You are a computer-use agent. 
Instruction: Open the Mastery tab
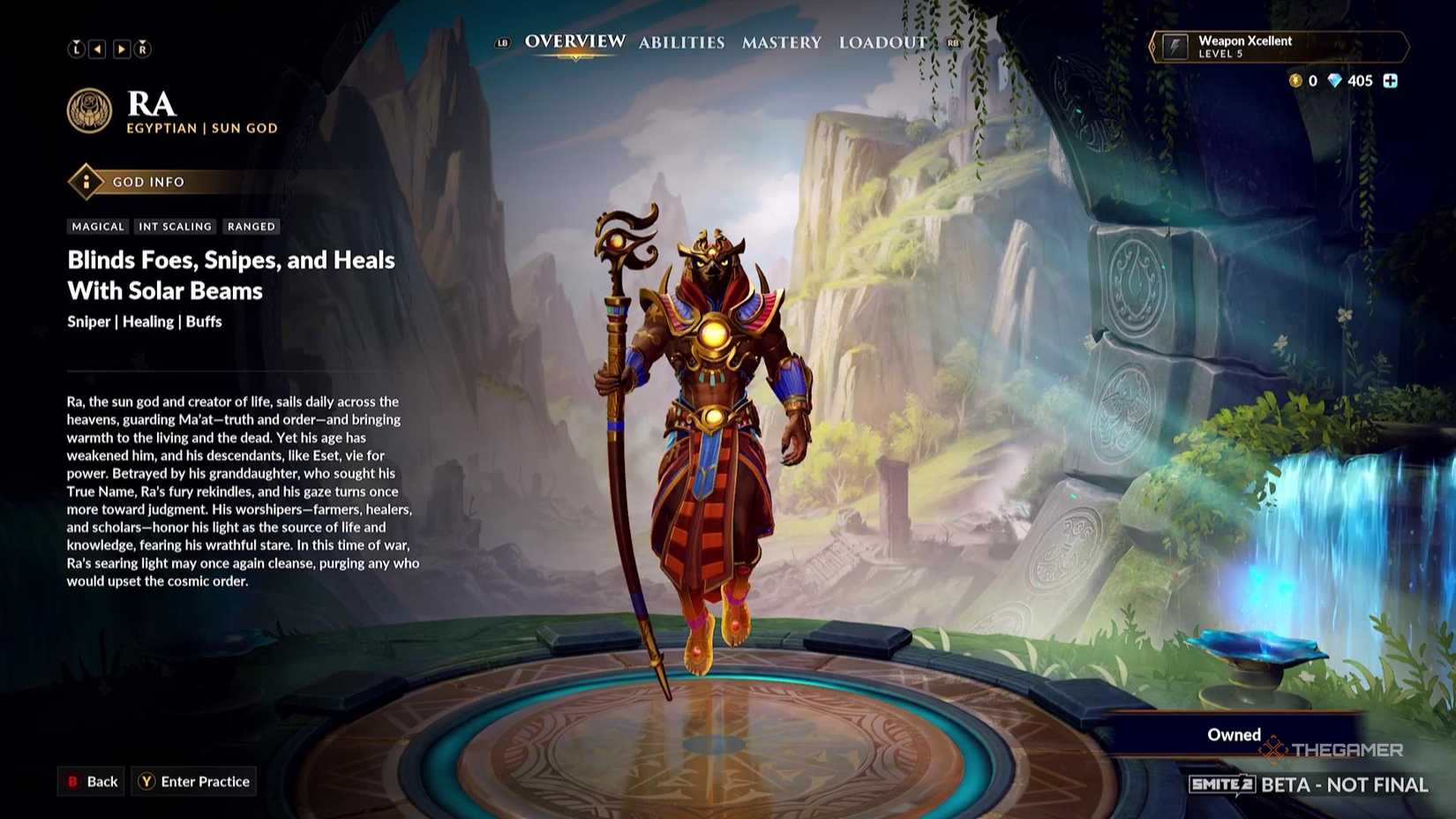point(782,41)
